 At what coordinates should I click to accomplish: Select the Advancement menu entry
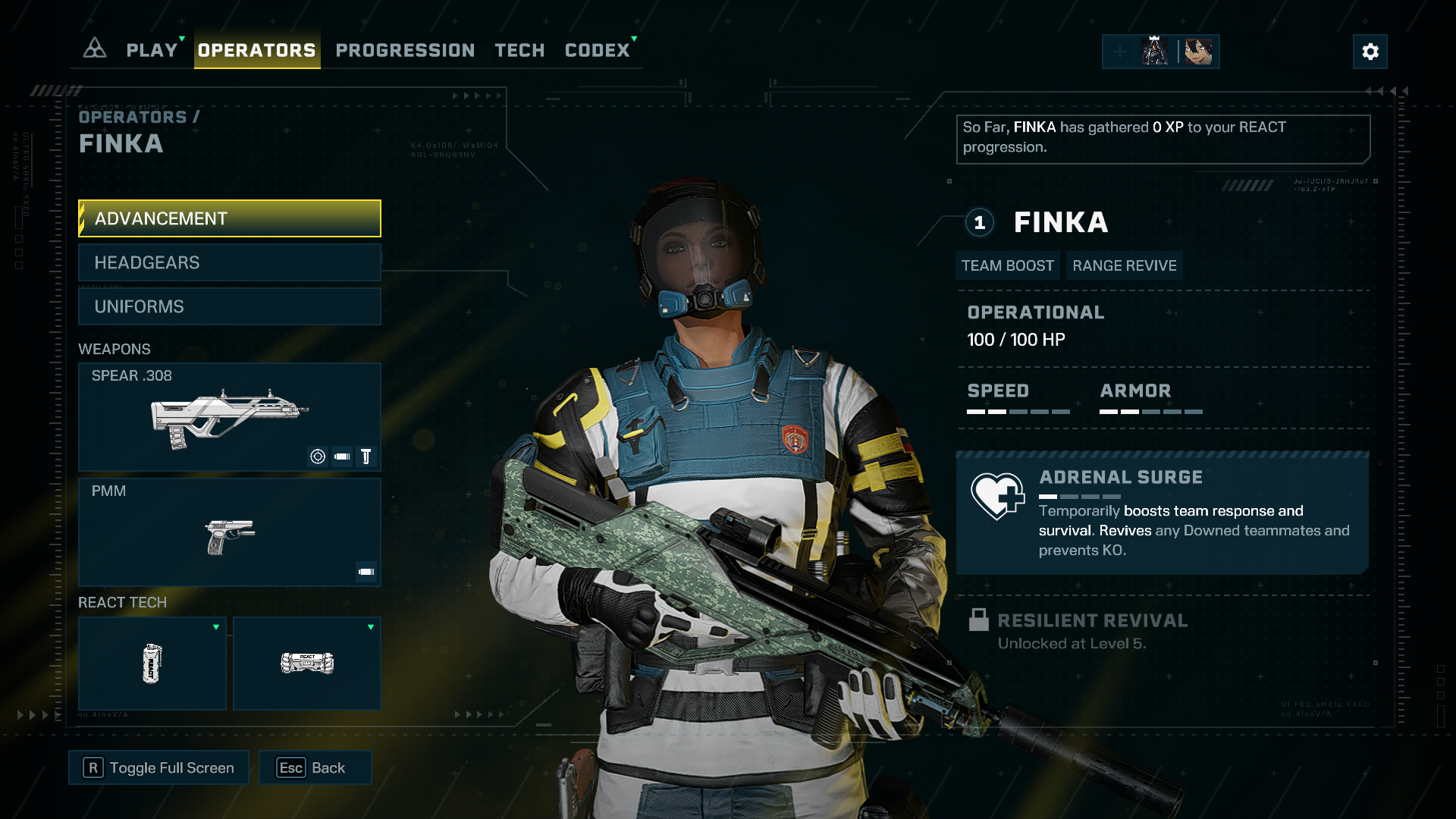coord(229,218)
